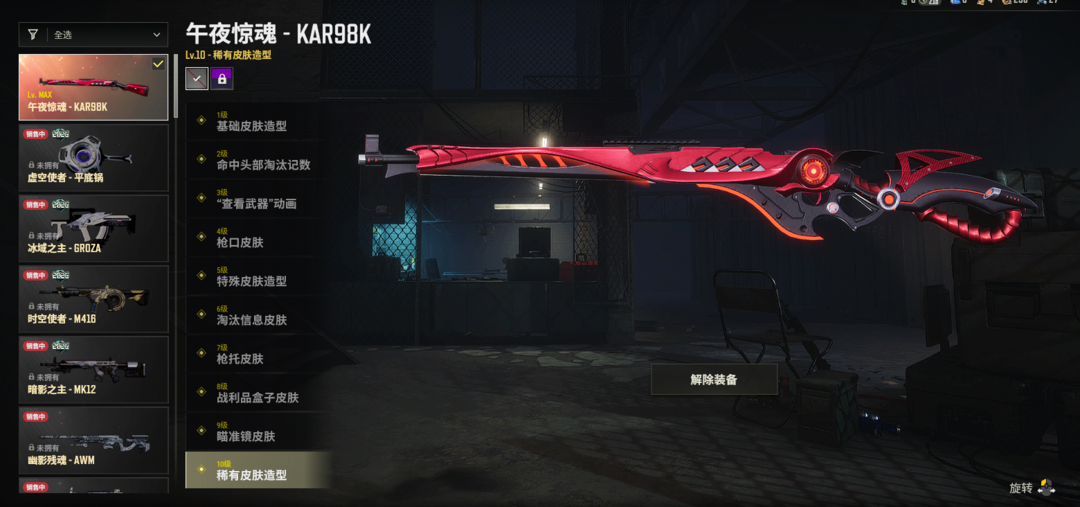Select the 暗影之主 - MK12 skin card
This screenshot has height=507, width=1080.
pos(94,368)
